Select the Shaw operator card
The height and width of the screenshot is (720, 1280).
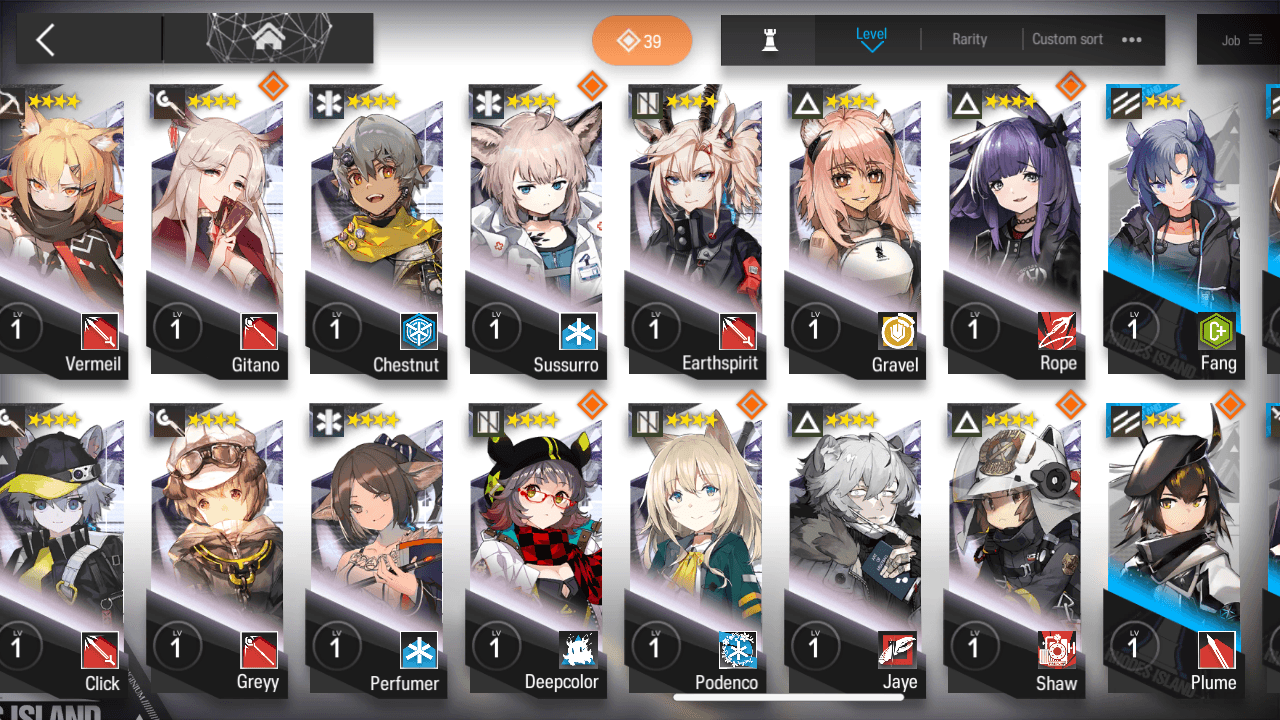(1017, 550)
